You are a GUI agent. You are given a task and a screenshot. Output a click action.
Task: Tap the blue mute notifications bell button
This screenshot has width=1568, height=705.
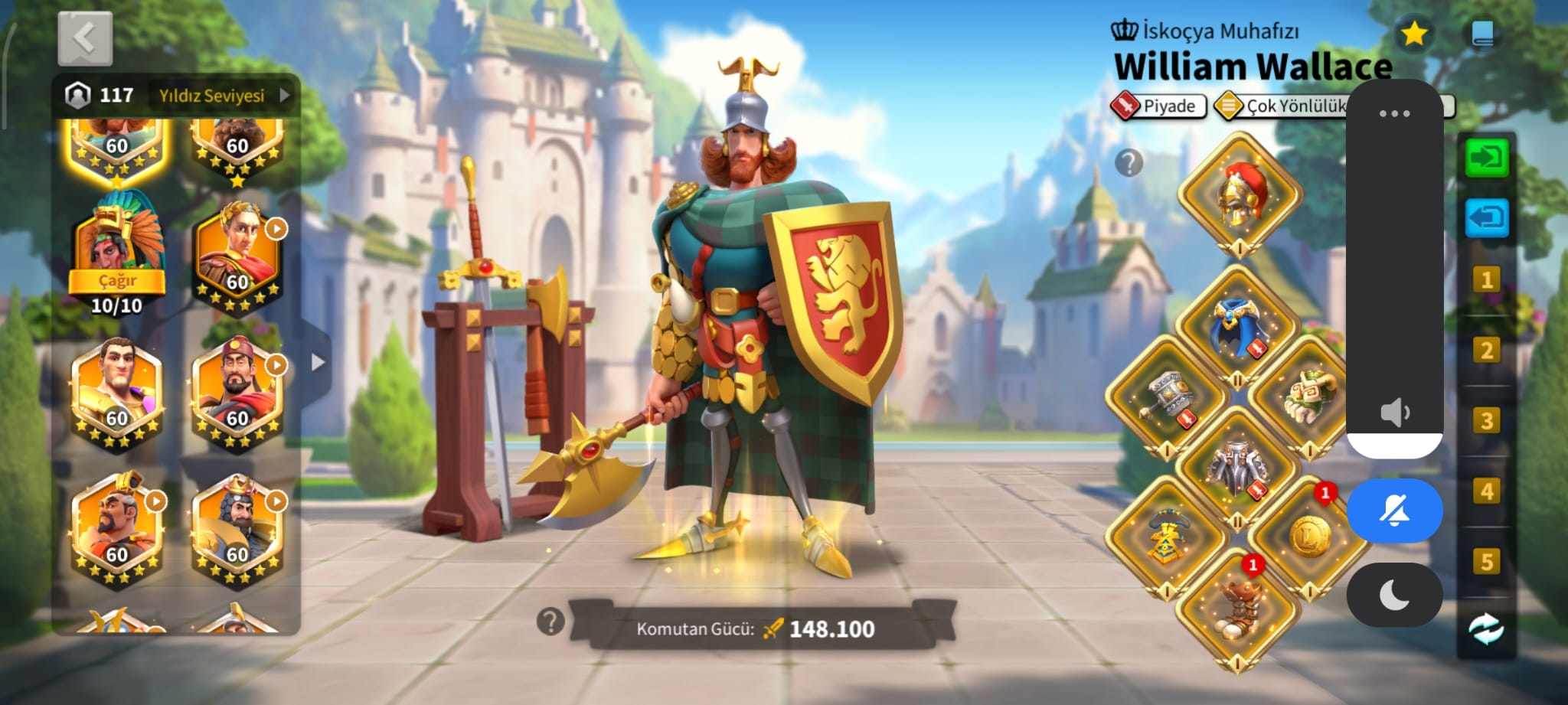tap(1394, 511)
